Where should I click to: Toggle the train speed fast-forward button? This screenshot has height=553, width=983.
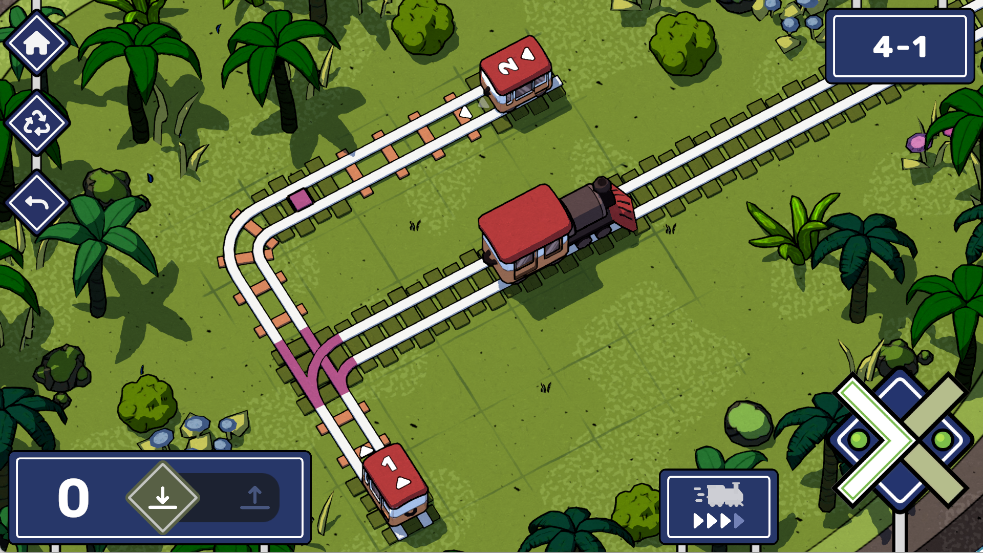pos(718,507)
